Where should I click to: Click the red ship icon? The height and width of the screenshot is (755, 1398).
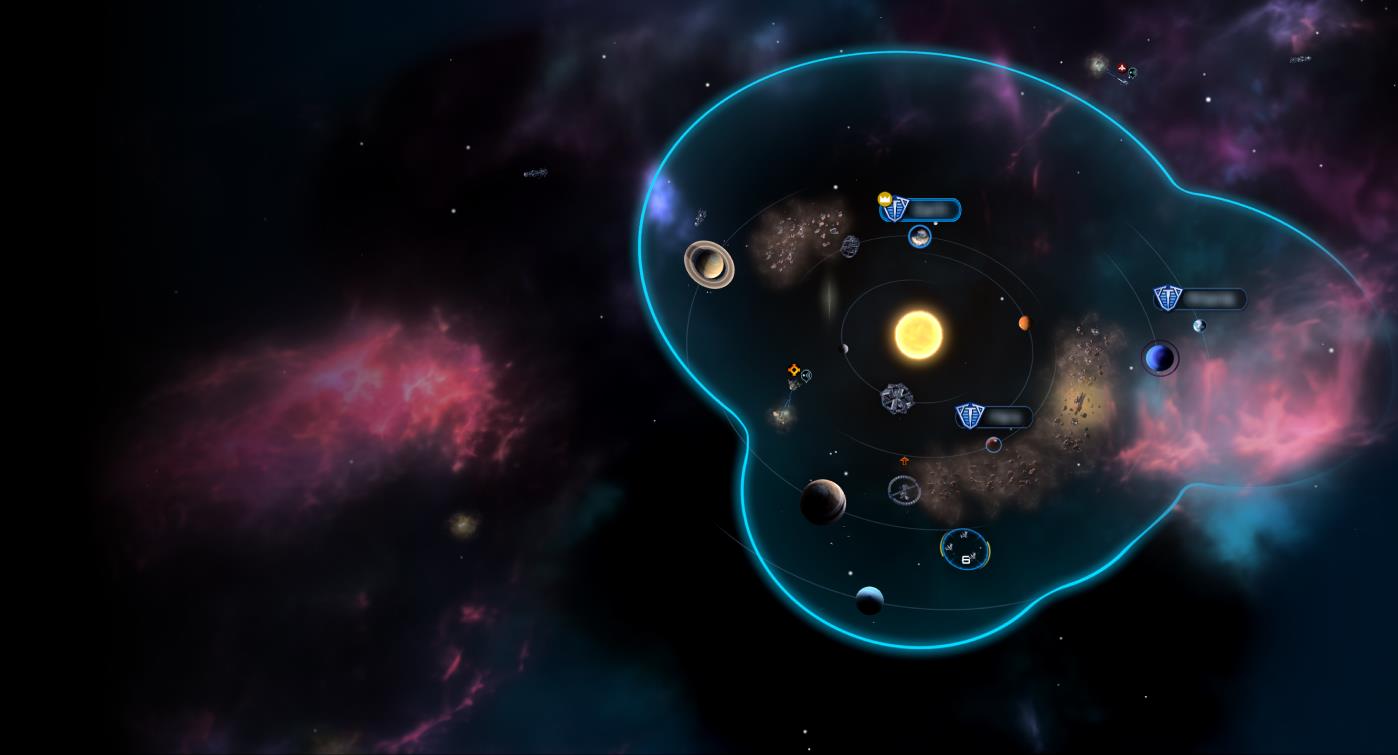(x=1122, y=68)
